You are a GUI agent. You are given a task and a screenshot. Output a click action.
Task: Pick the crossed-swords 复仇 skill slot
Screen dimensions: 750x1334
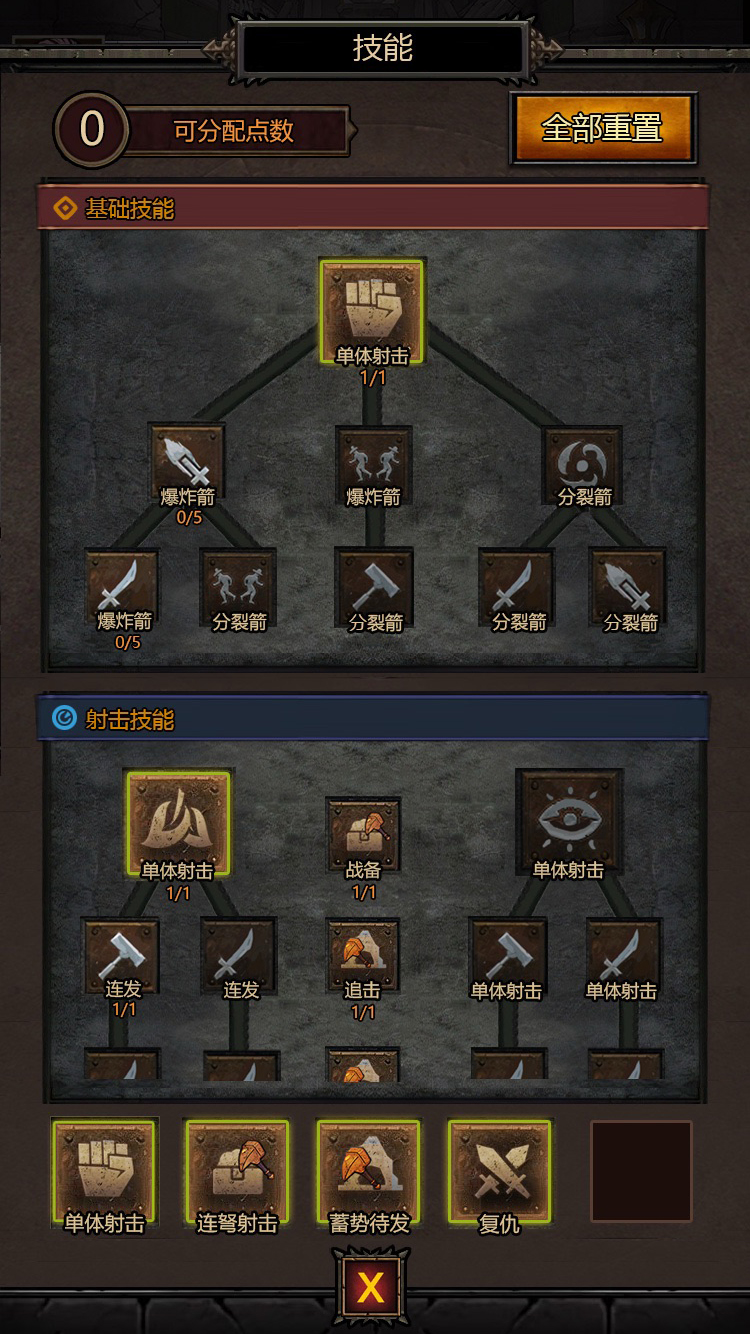point(500,1171)
